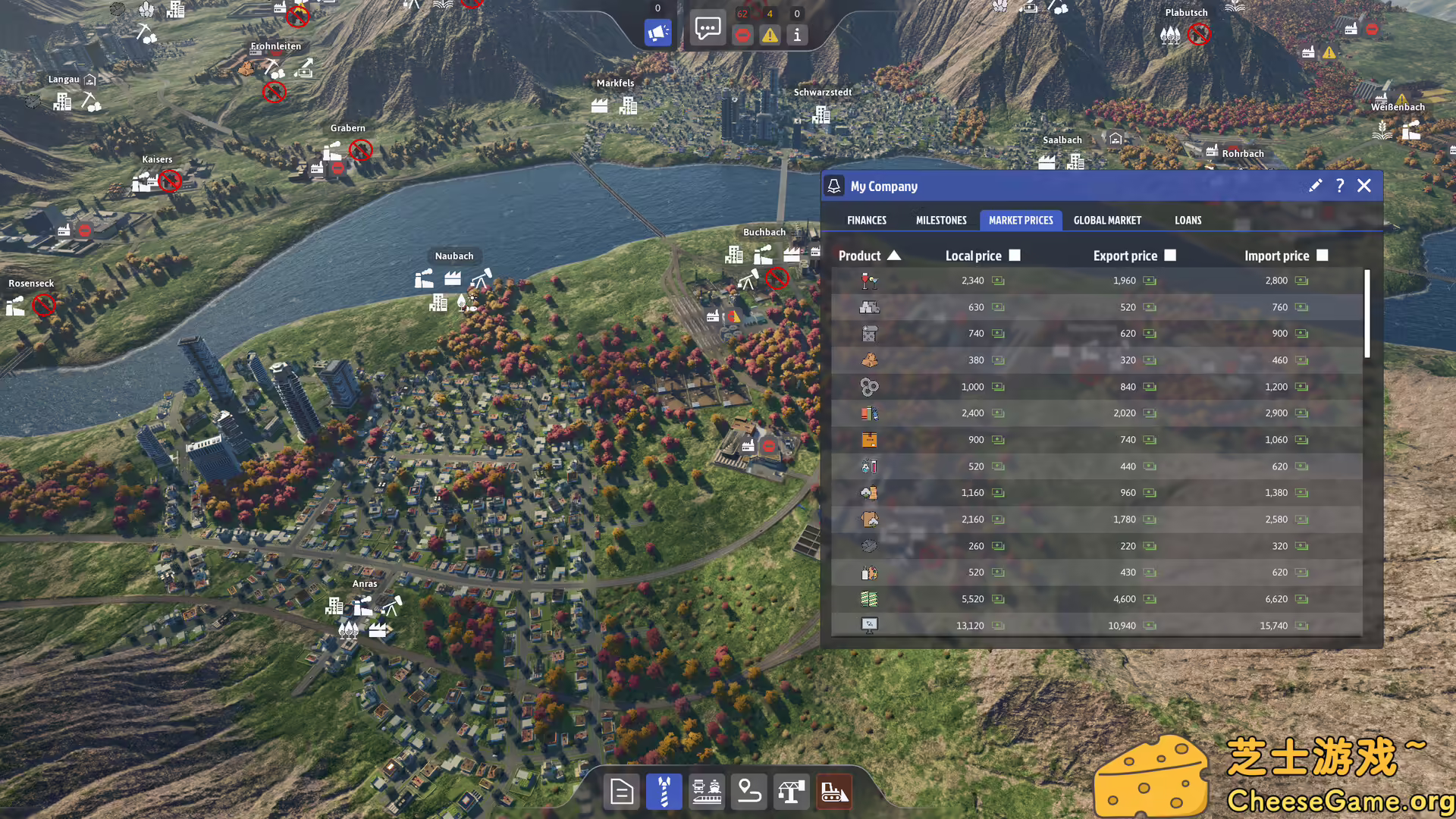Select the route planning tool
Viewport: 1456px width, 819px height.
point(748,791)
